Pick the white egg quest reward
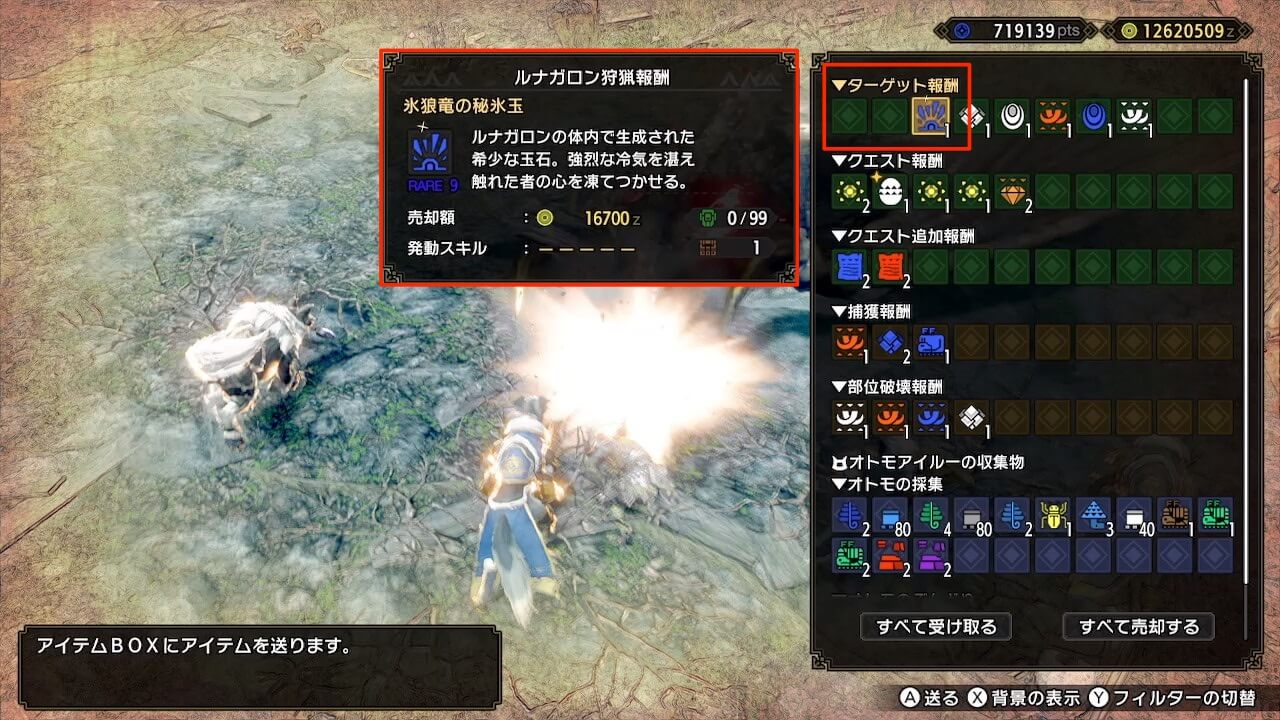 pyautogui.click(x=890, y=191)
